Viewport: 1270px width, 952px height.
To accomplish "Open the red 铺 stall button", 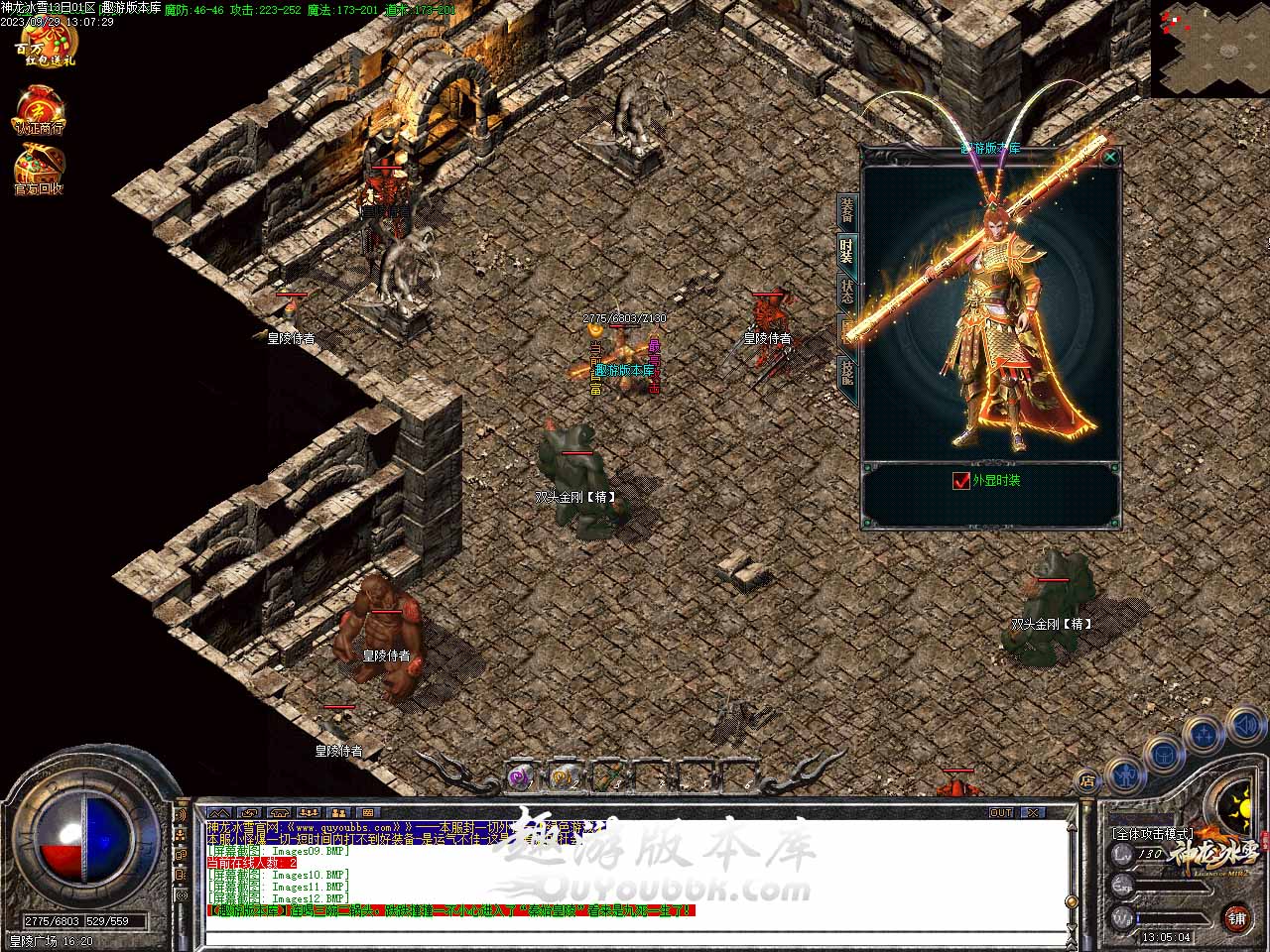I will [1236, 918].
